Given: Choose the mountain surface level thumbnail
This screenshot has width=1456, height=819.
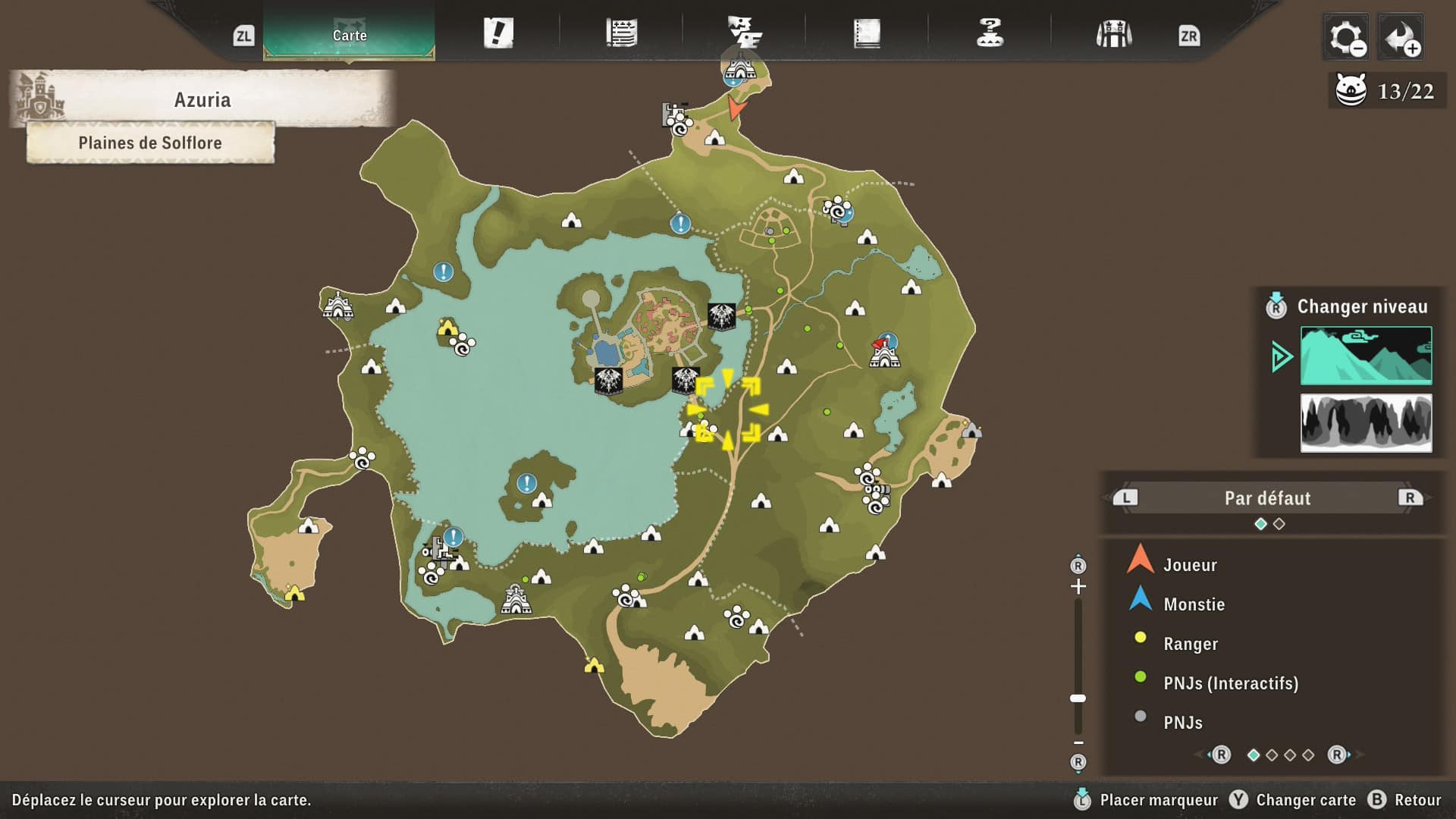Looking at the screenshot, I should 1366,355.
